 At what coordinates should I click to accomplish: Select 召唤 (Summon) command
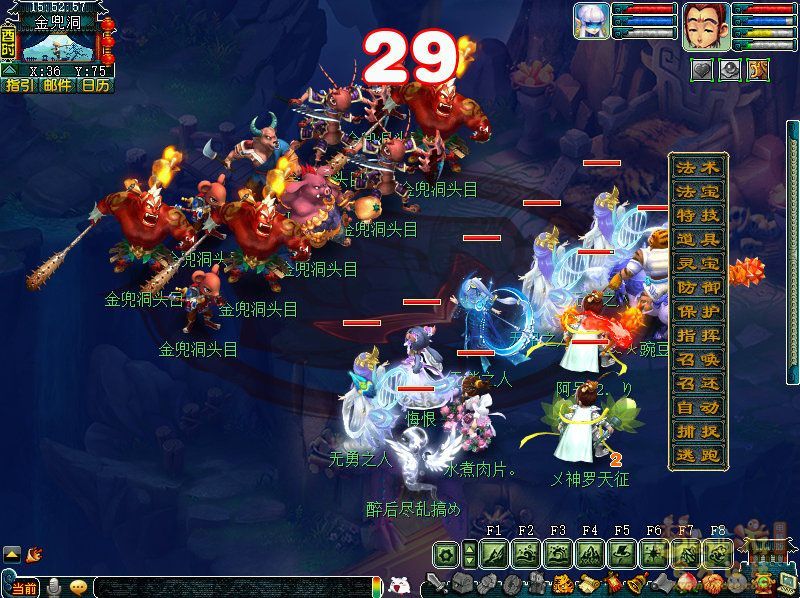point(697,359)
